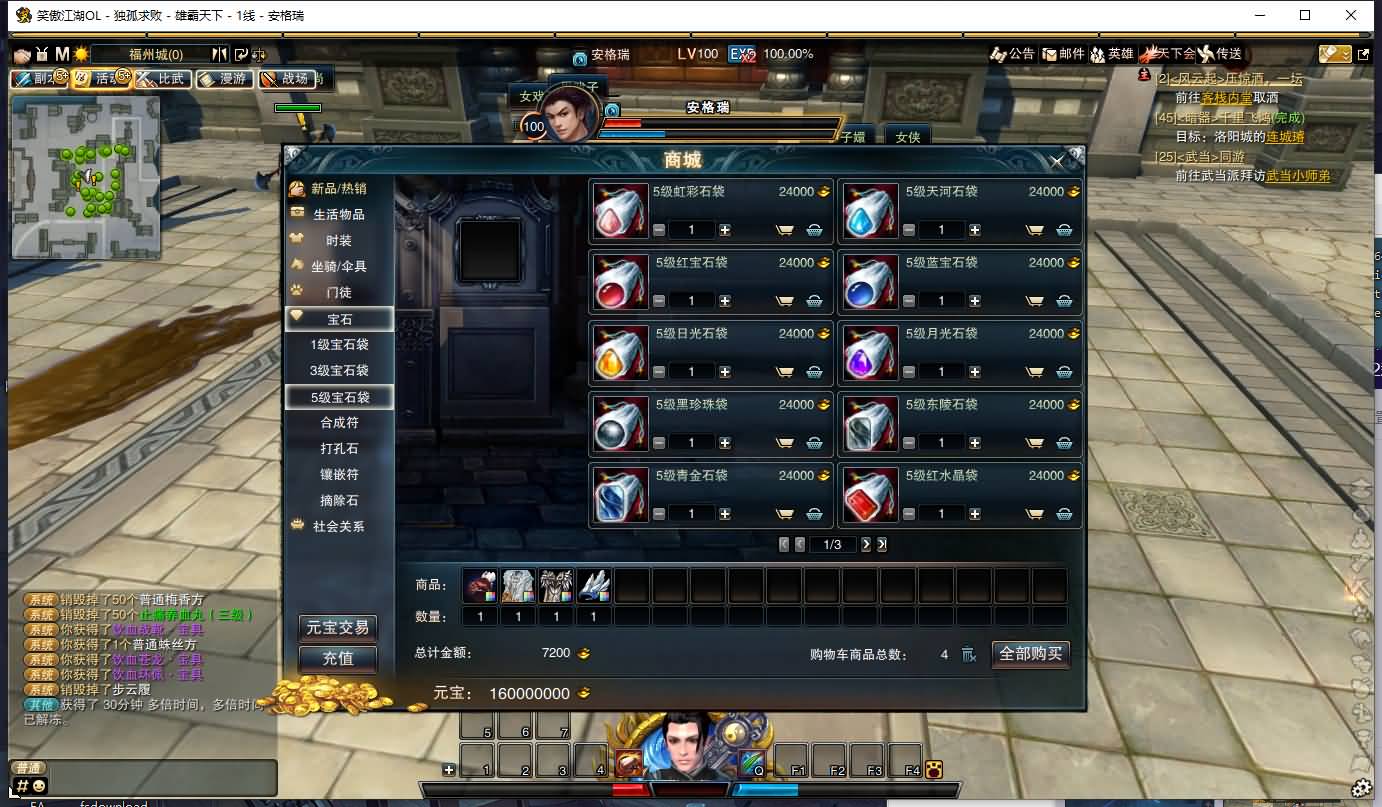Open the 比武 dueling panel
The height and width of the screenshot is (807, 1382).
coord(163,79)
